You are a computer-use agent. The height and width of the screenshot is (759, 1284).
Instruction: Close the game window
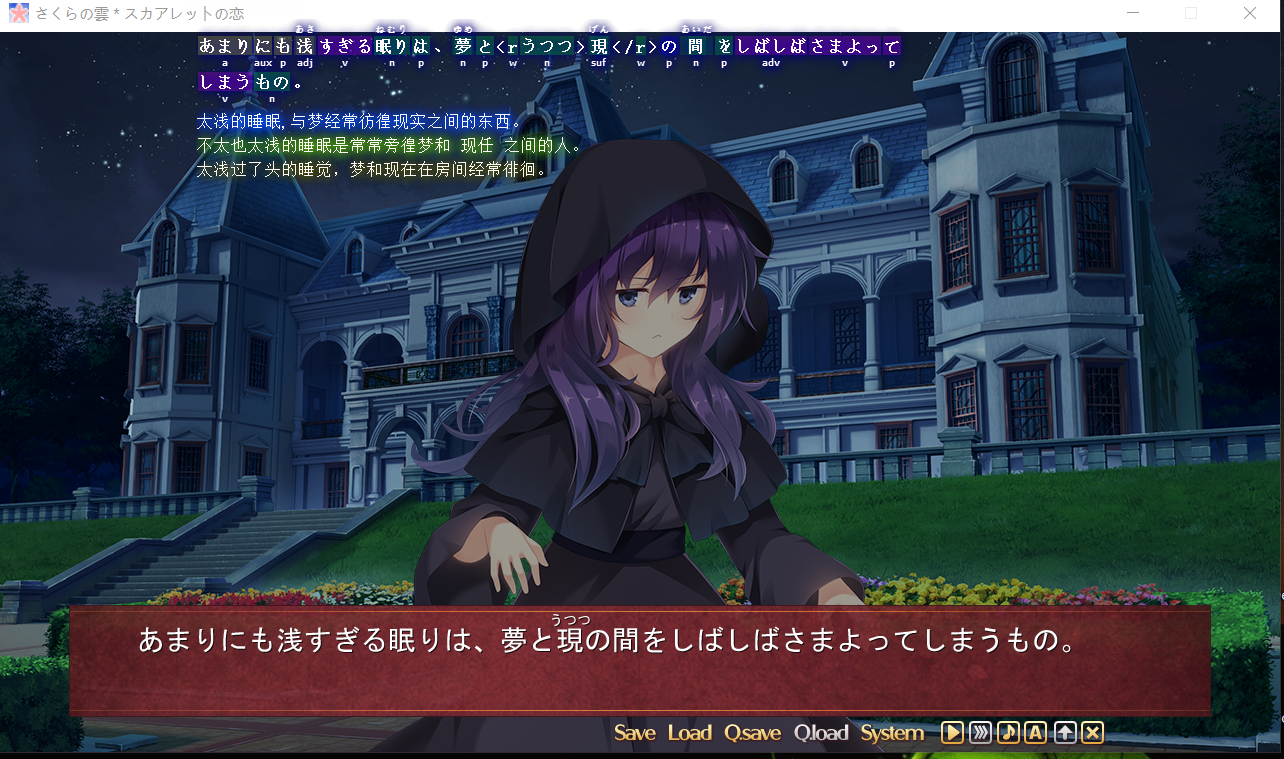1250,14
